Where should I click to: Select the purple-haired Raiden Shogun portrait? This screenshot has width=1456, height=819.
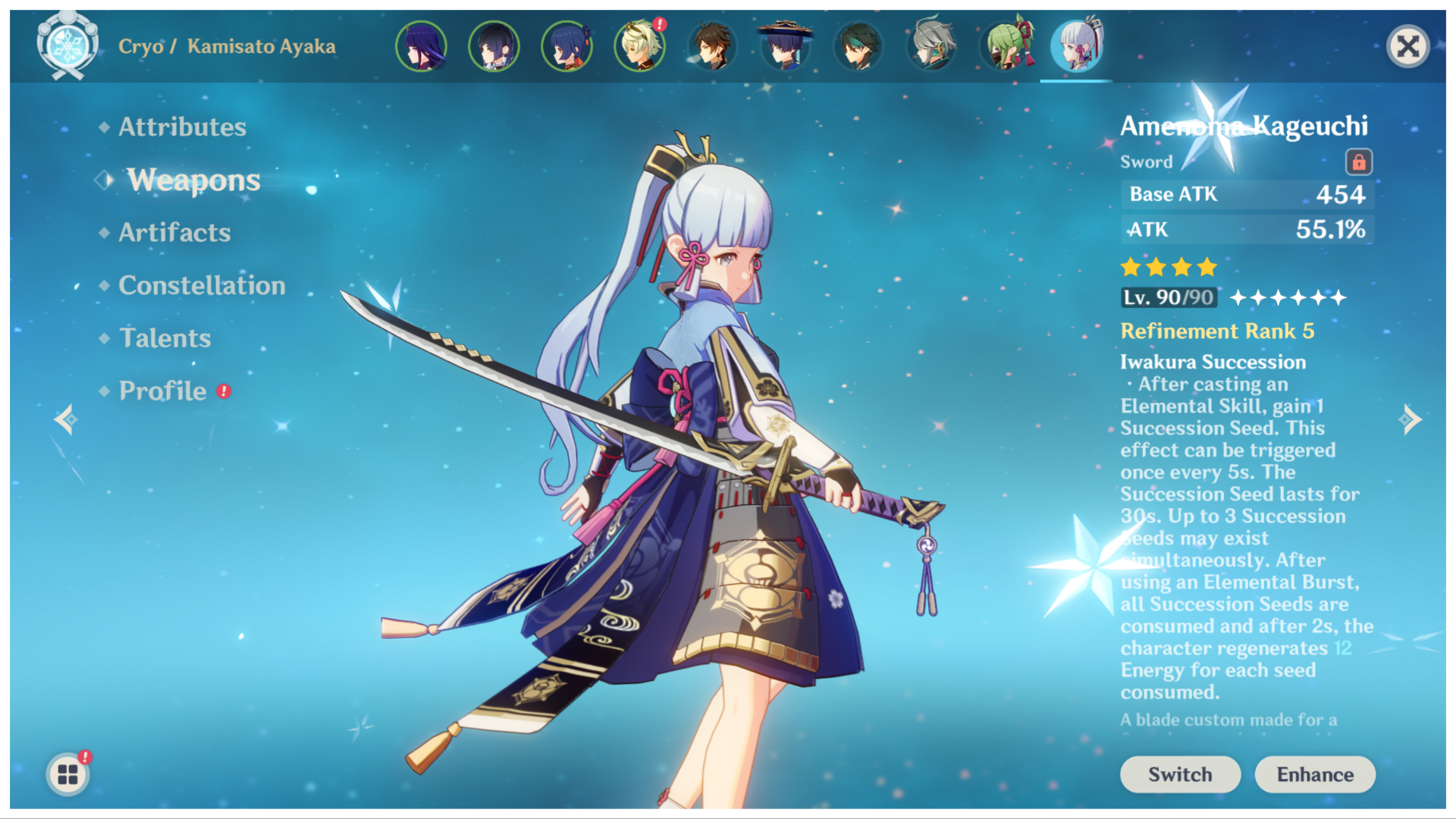point(421,47)
